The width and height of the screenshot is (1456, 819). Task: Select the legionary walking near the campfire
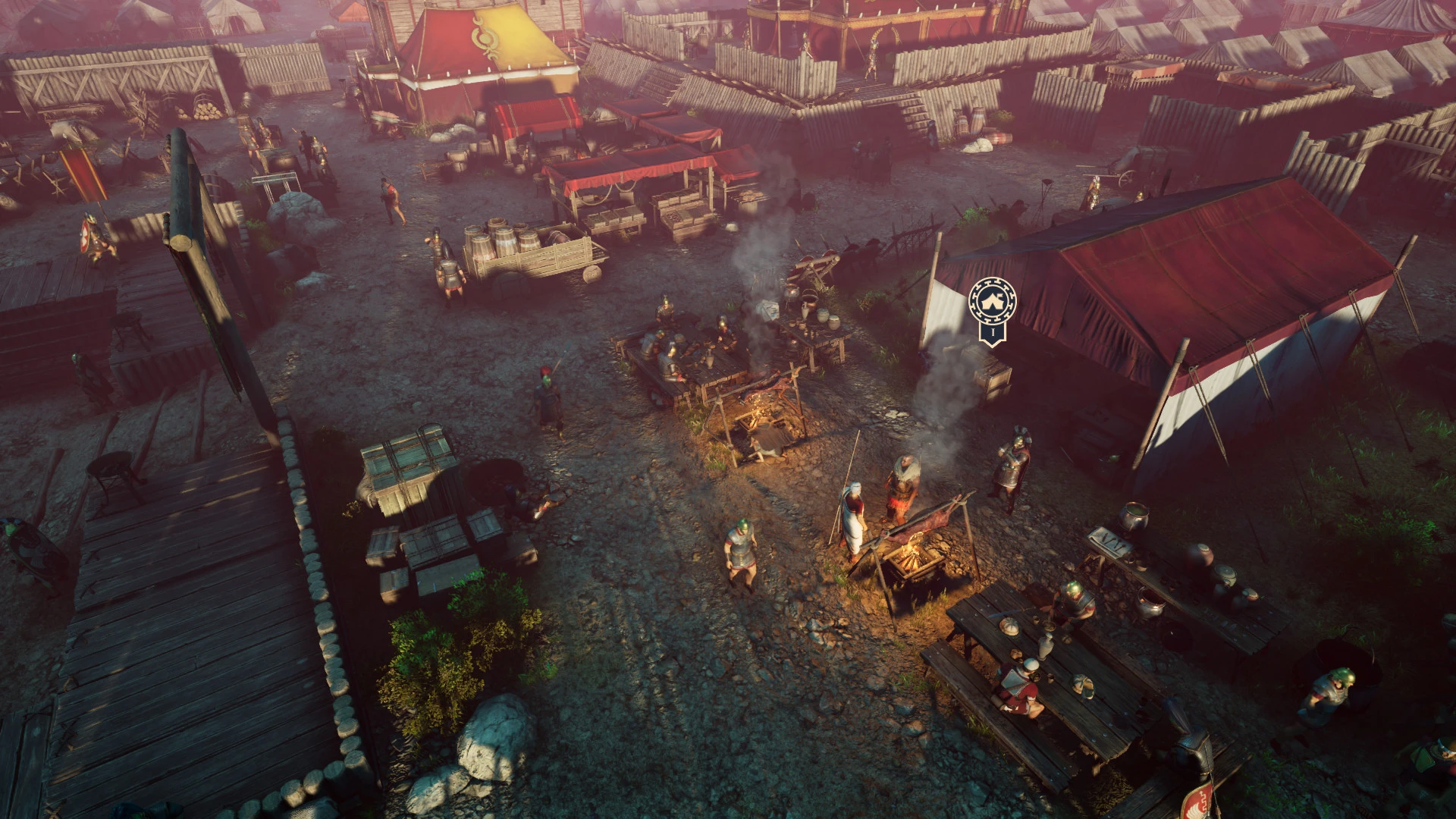[739, 550]
